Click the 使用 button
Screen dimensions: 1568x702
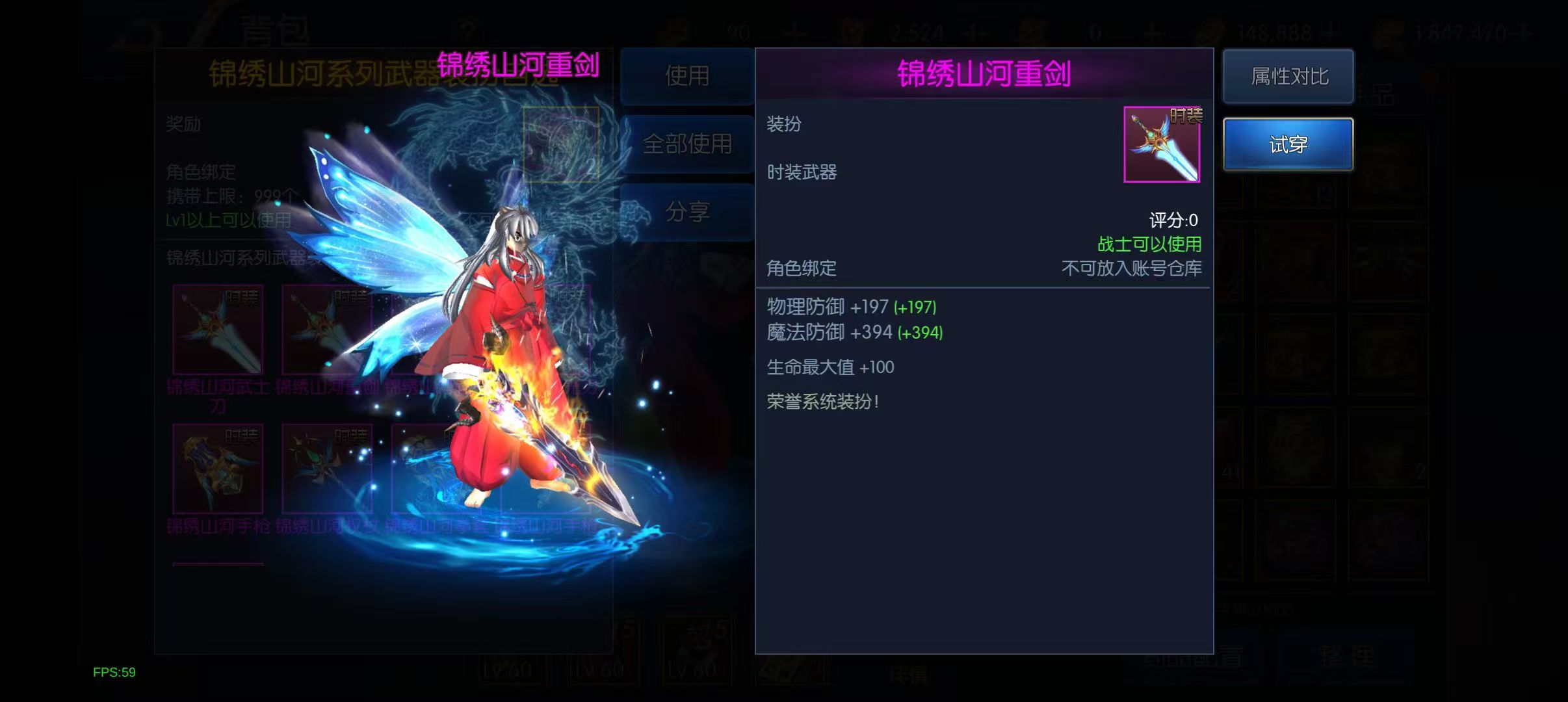coord(687,77)
